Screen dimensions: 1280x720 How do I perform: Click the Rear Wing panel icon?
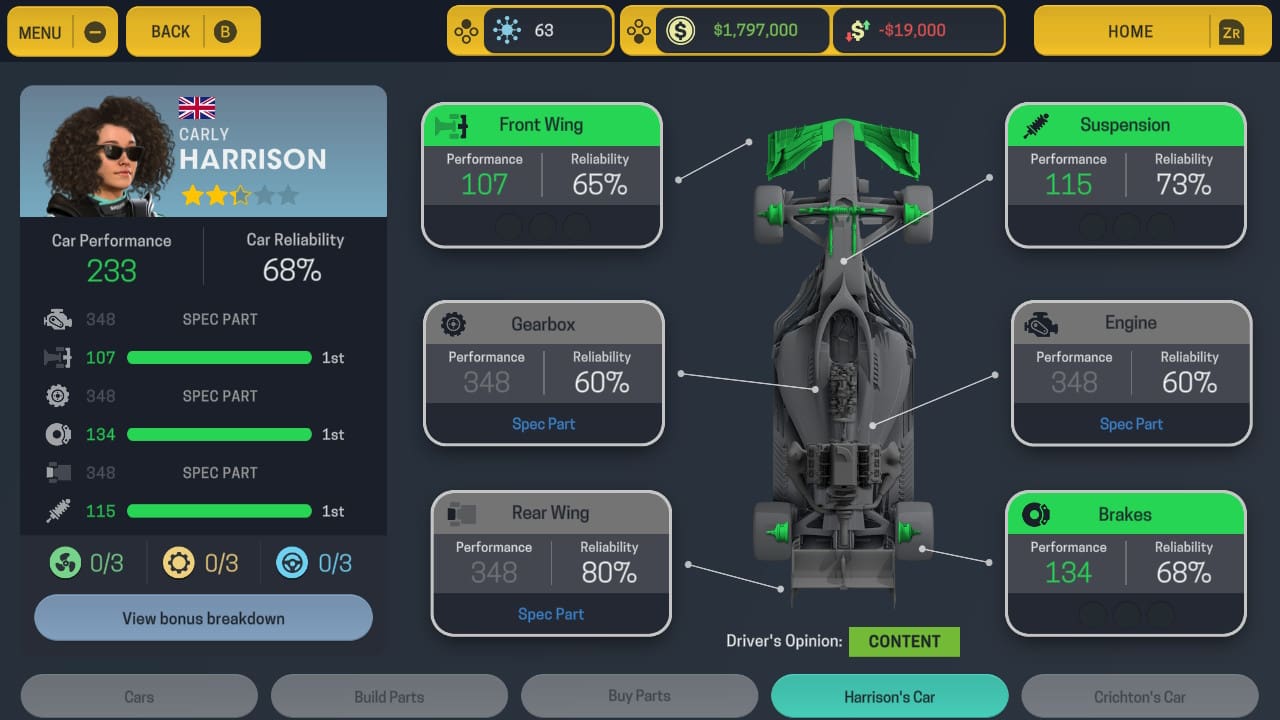click(462, 512)
